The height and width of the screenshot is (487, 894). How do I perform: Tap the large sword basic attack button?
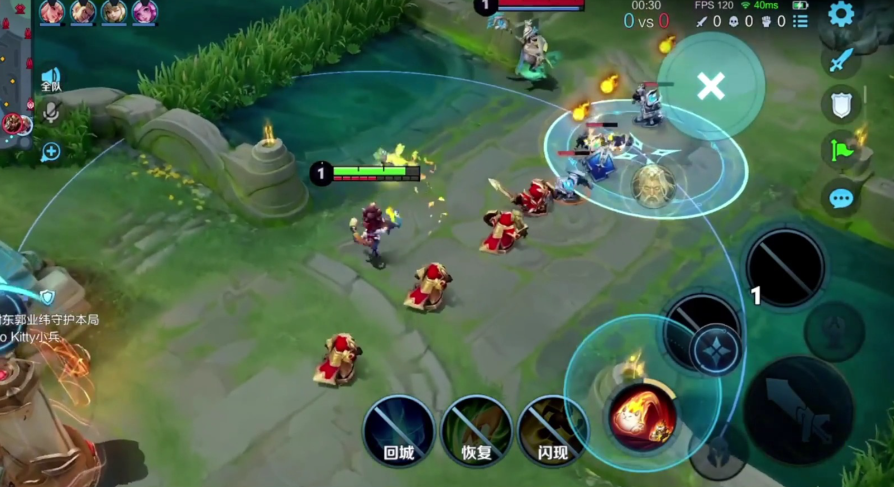pos(797,410)
